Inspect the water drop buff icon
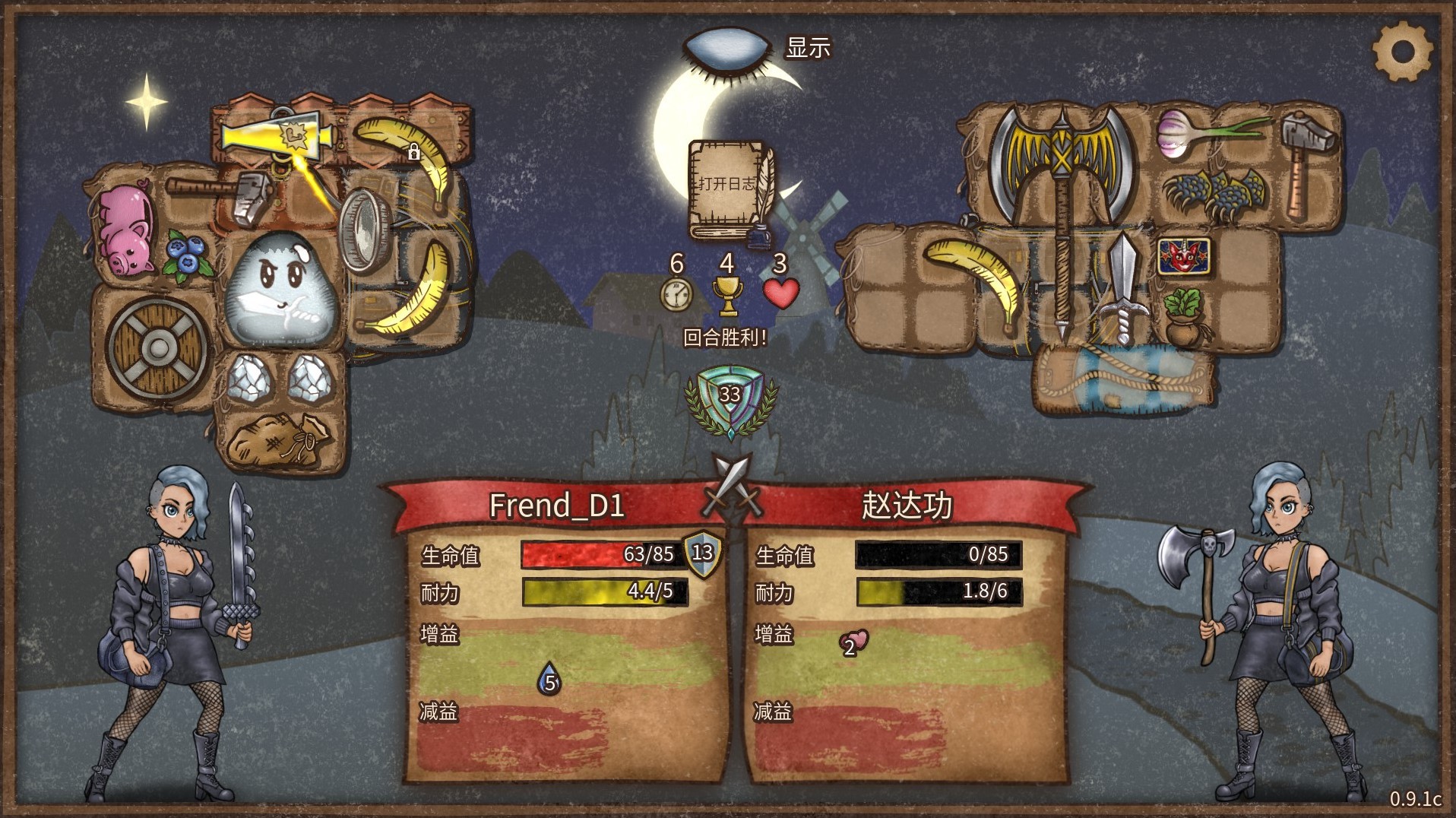 tap(549, 679)
